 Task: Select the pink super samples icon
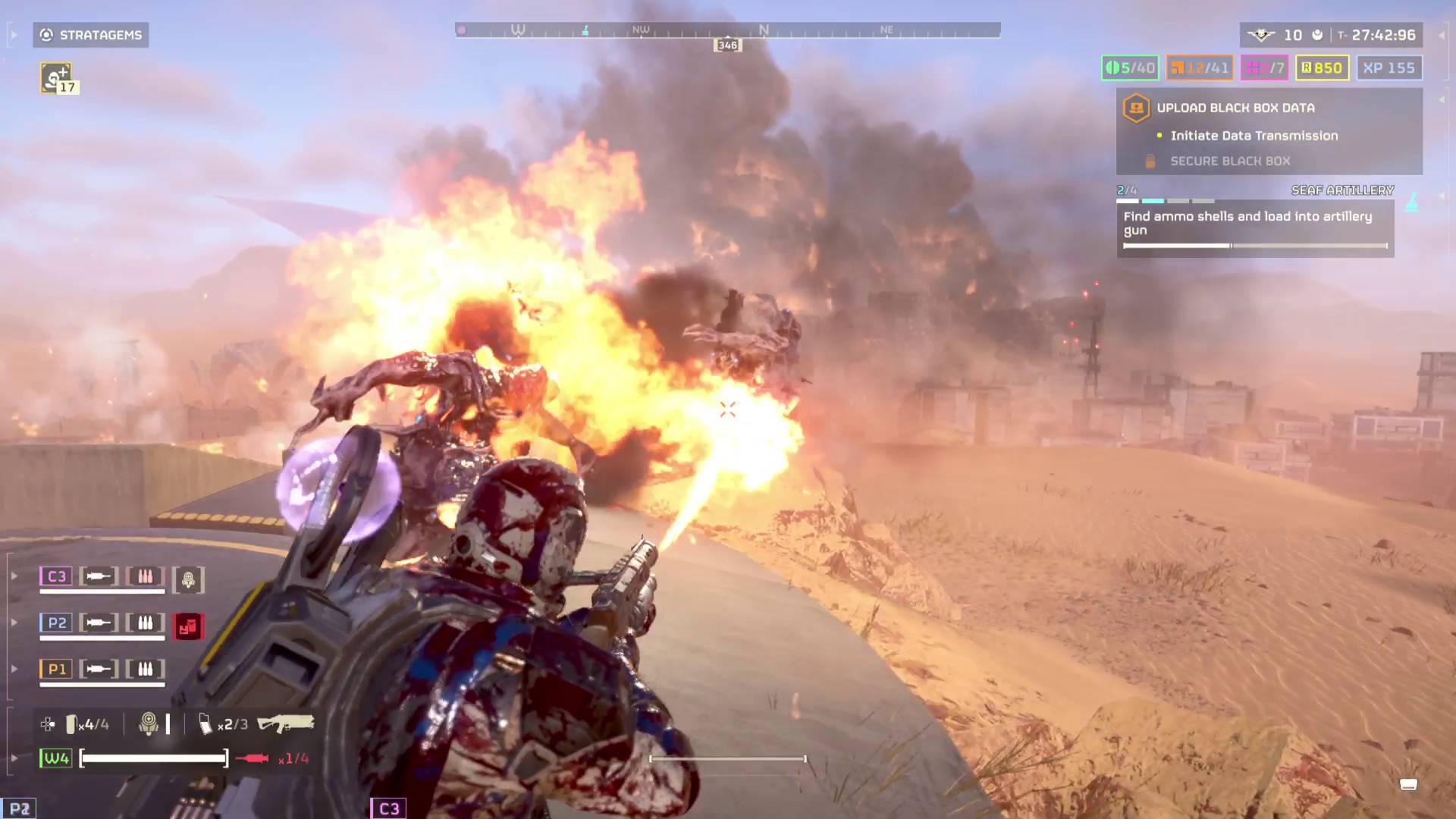[x=1252, y=67]
